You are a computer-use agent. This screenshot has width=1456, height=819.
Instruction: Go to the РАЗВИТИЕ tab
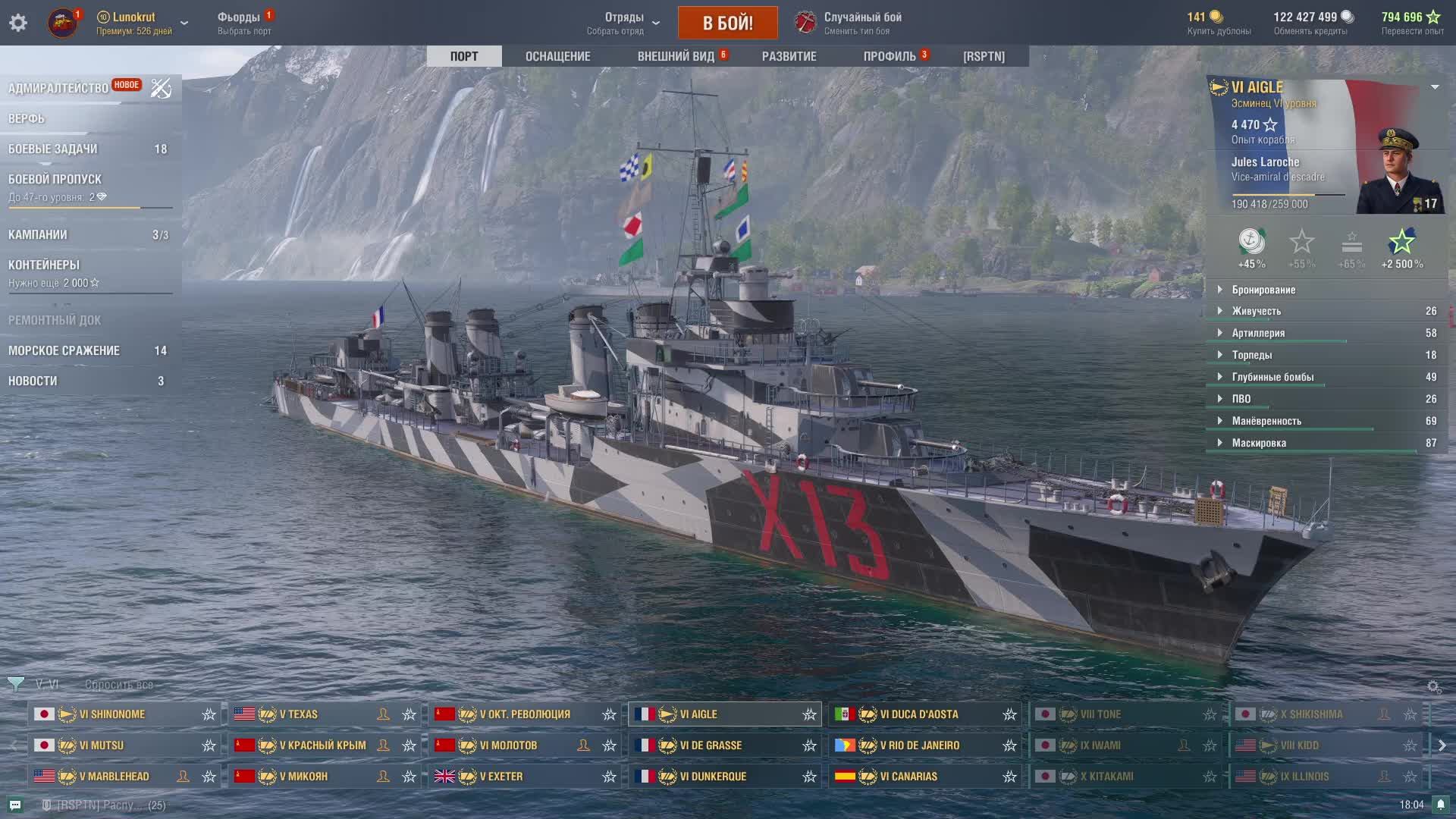point(789,56)
